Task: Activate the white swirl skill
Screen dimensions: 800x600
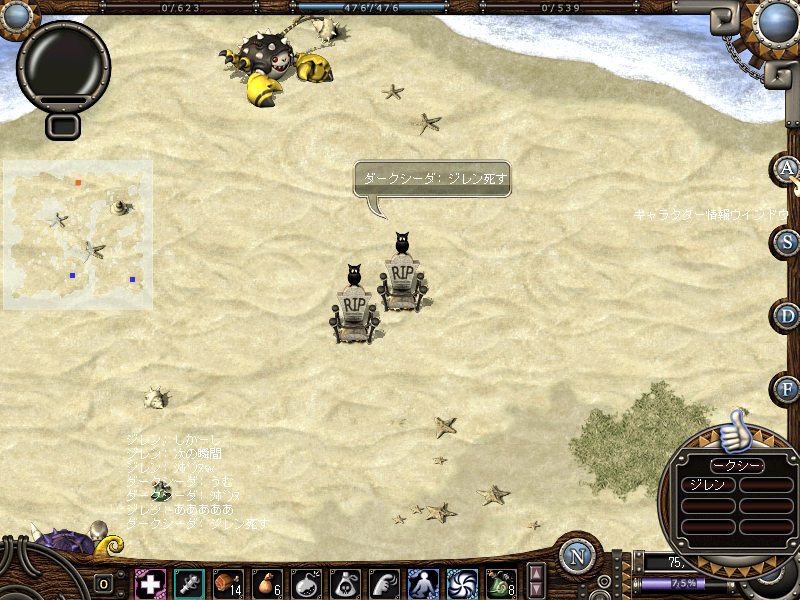Action: click(462, 583)
